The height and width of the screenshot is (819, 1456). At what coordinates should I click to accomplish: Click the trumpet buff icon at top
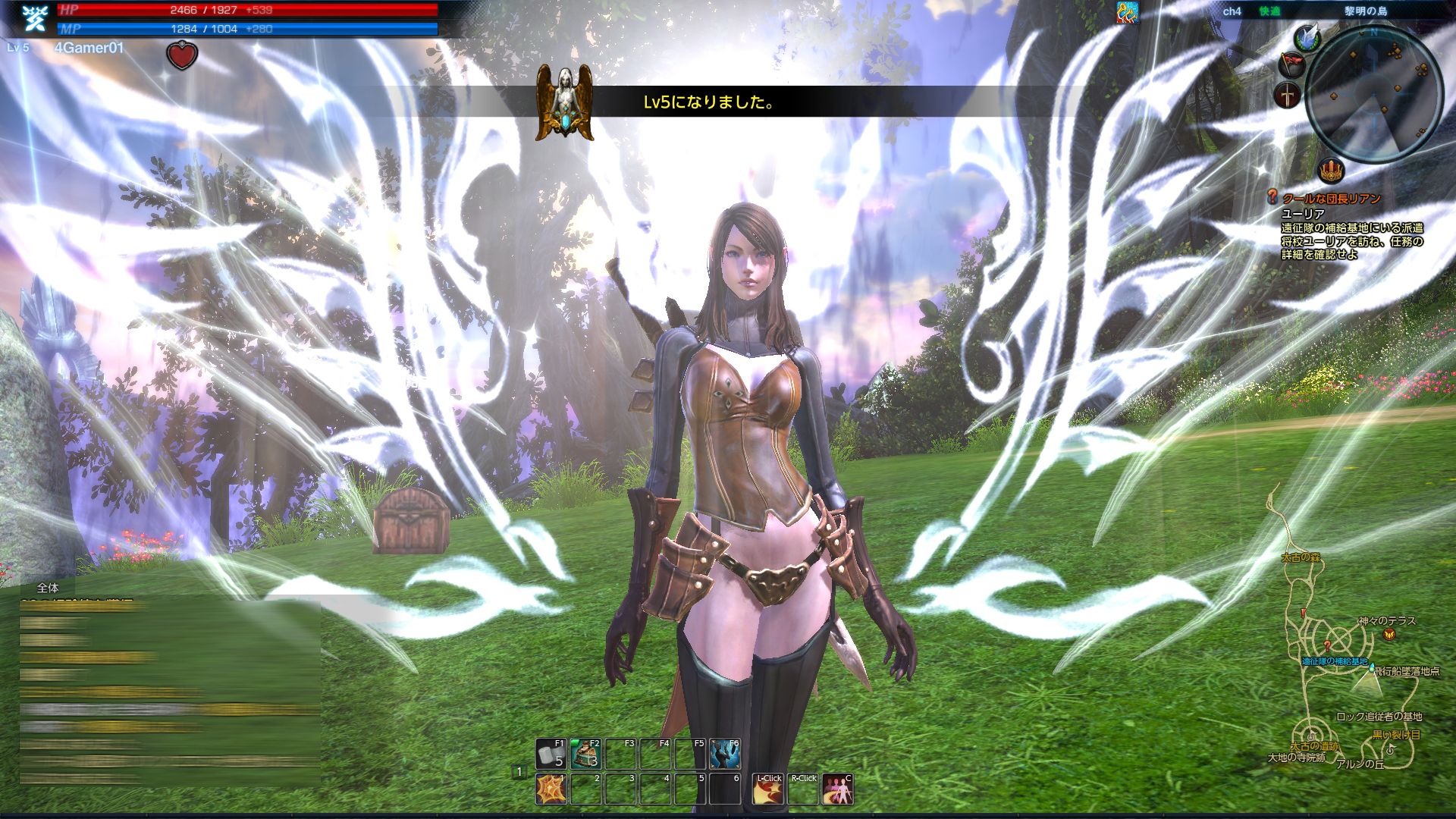point(1127,12)
